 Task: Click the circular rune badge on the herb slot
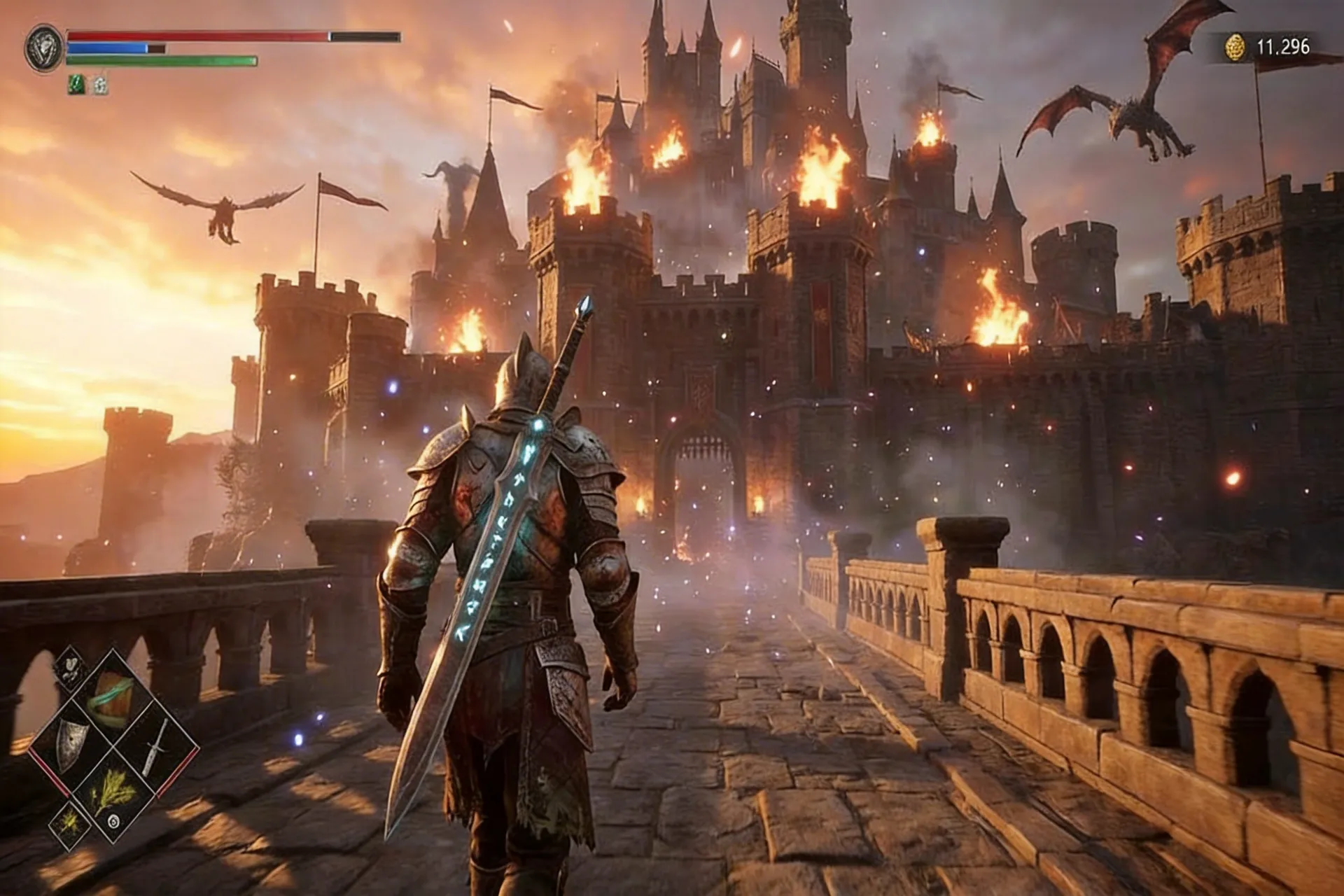114,820
